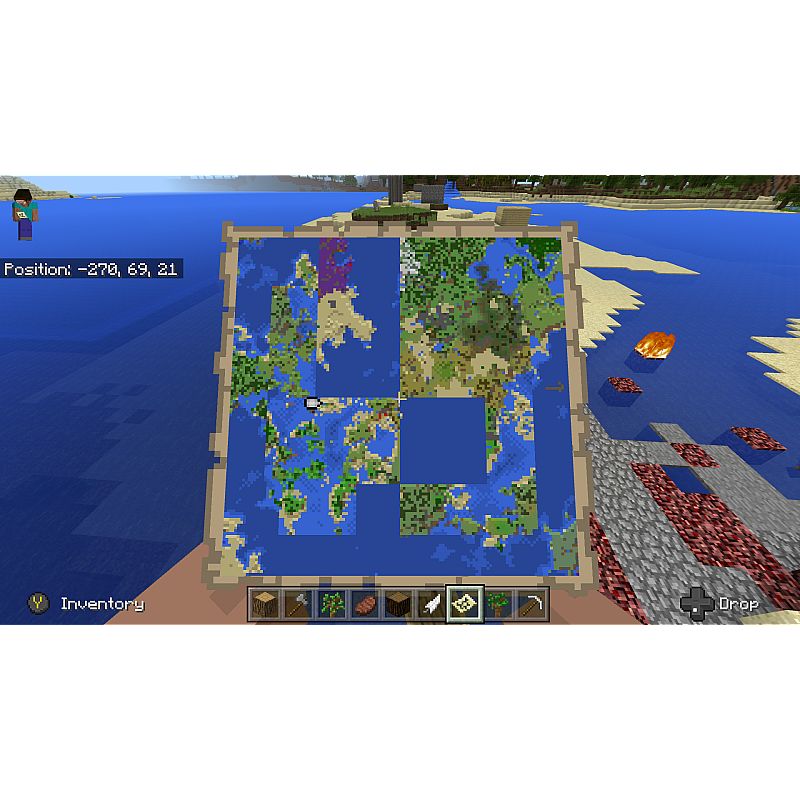The width and height of the screenshot is (800, 800).
Task: Choose the raw meat hotbar slot
Action: tap(365, 604)
